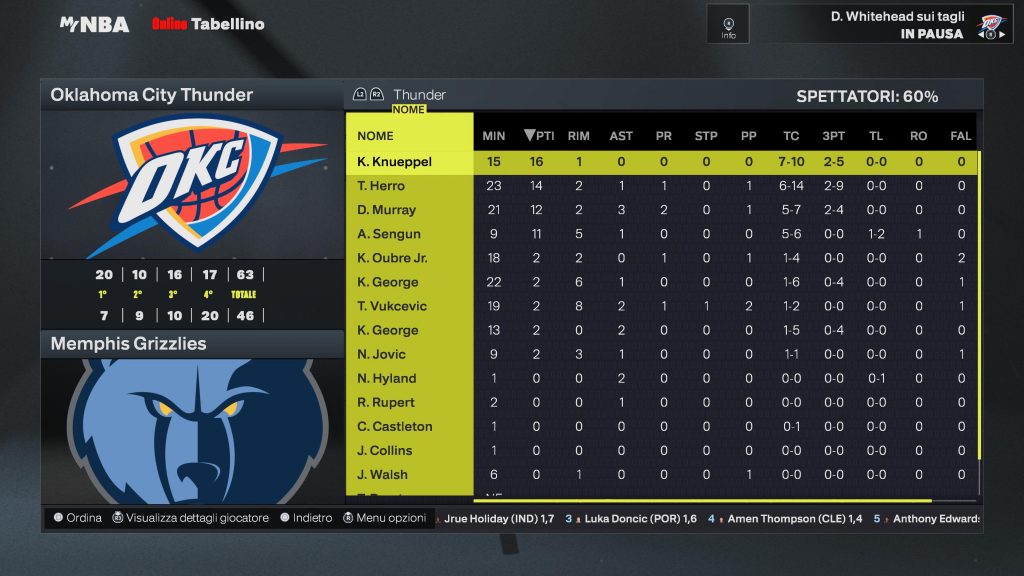This screenshot has height=576, width=1024.
Task: Select J. Walsh's stat row
Action: click(x=383, y=474)
